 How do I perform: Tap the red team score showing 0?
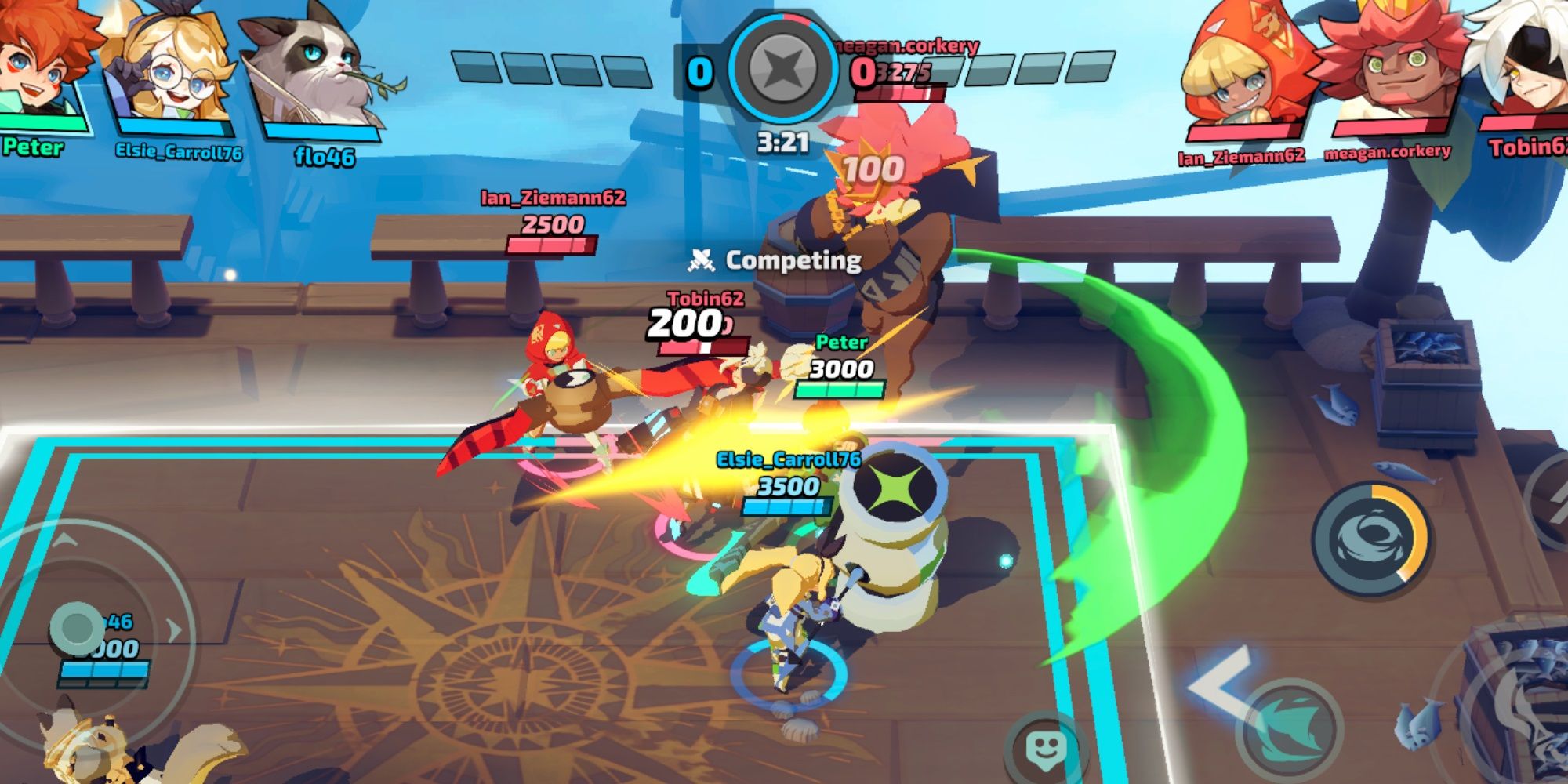865,69
